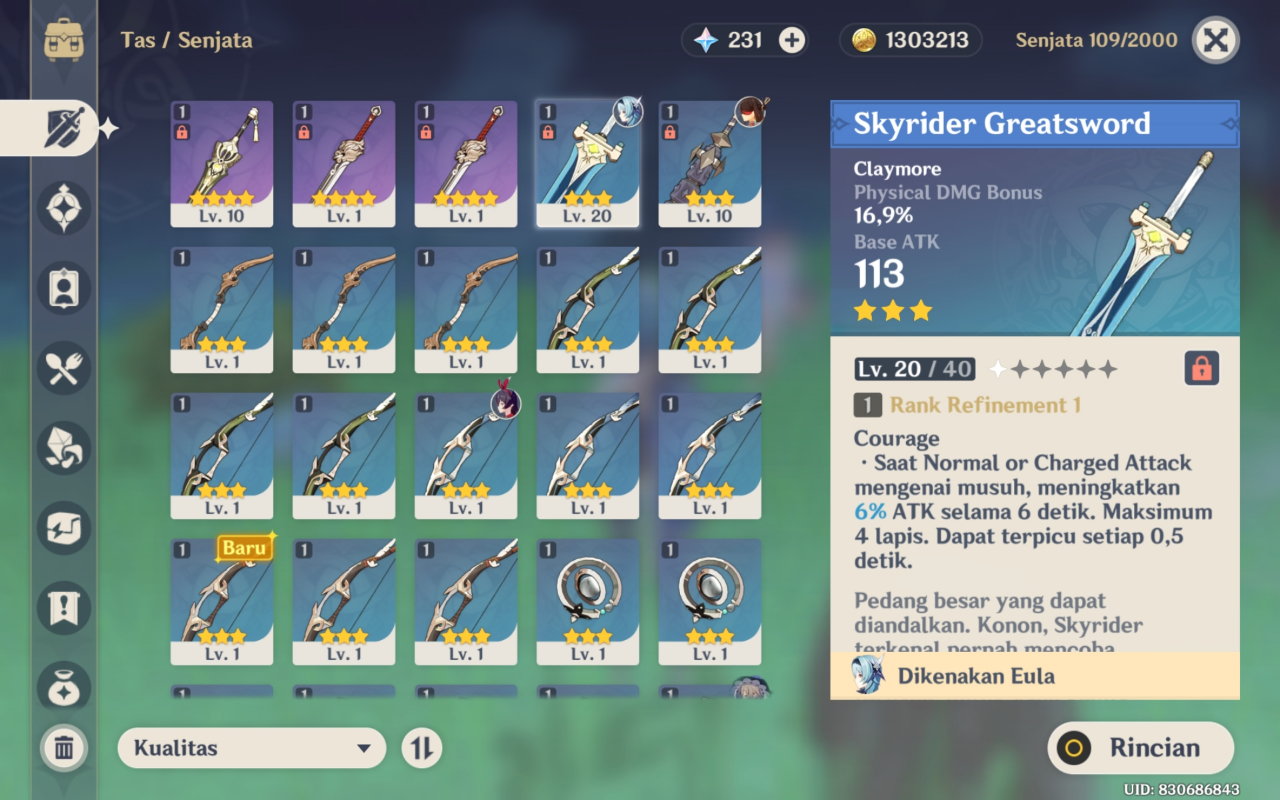Open the Kualitas sort dropdown
The image size is (1280, 800).
[251, 748]
